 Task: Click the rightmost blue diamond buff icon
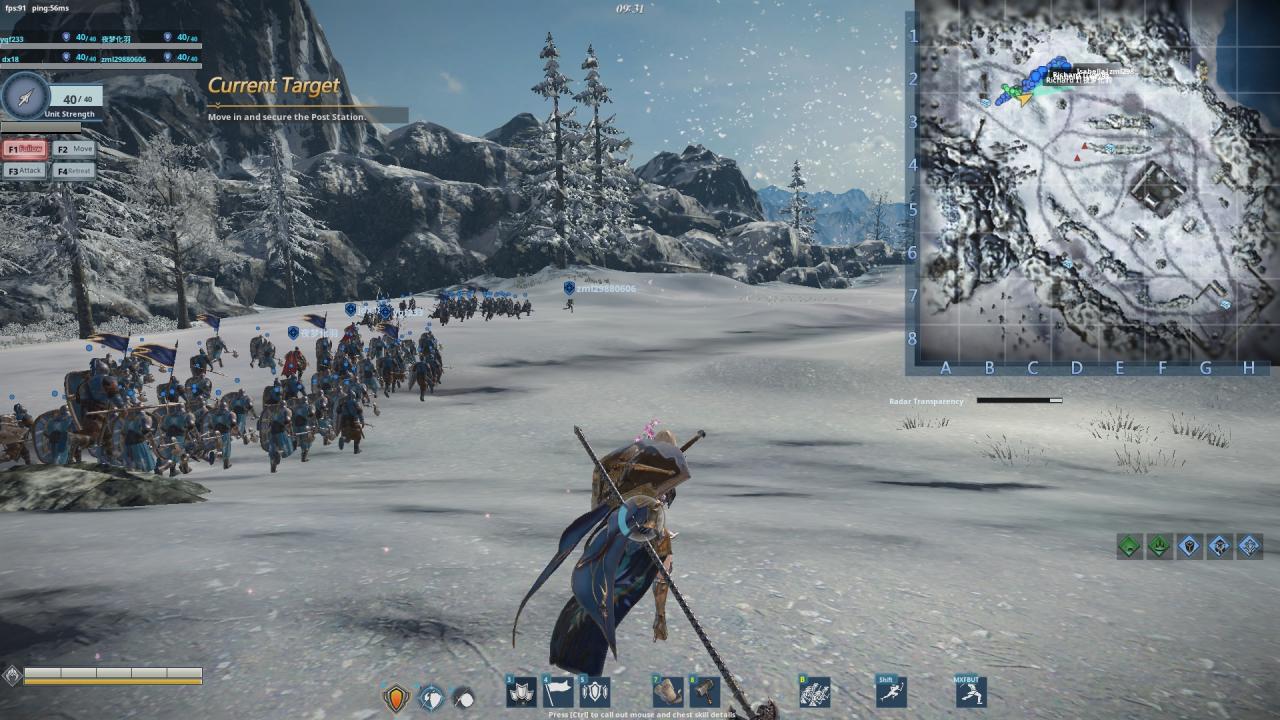(x=1249, y=546)
